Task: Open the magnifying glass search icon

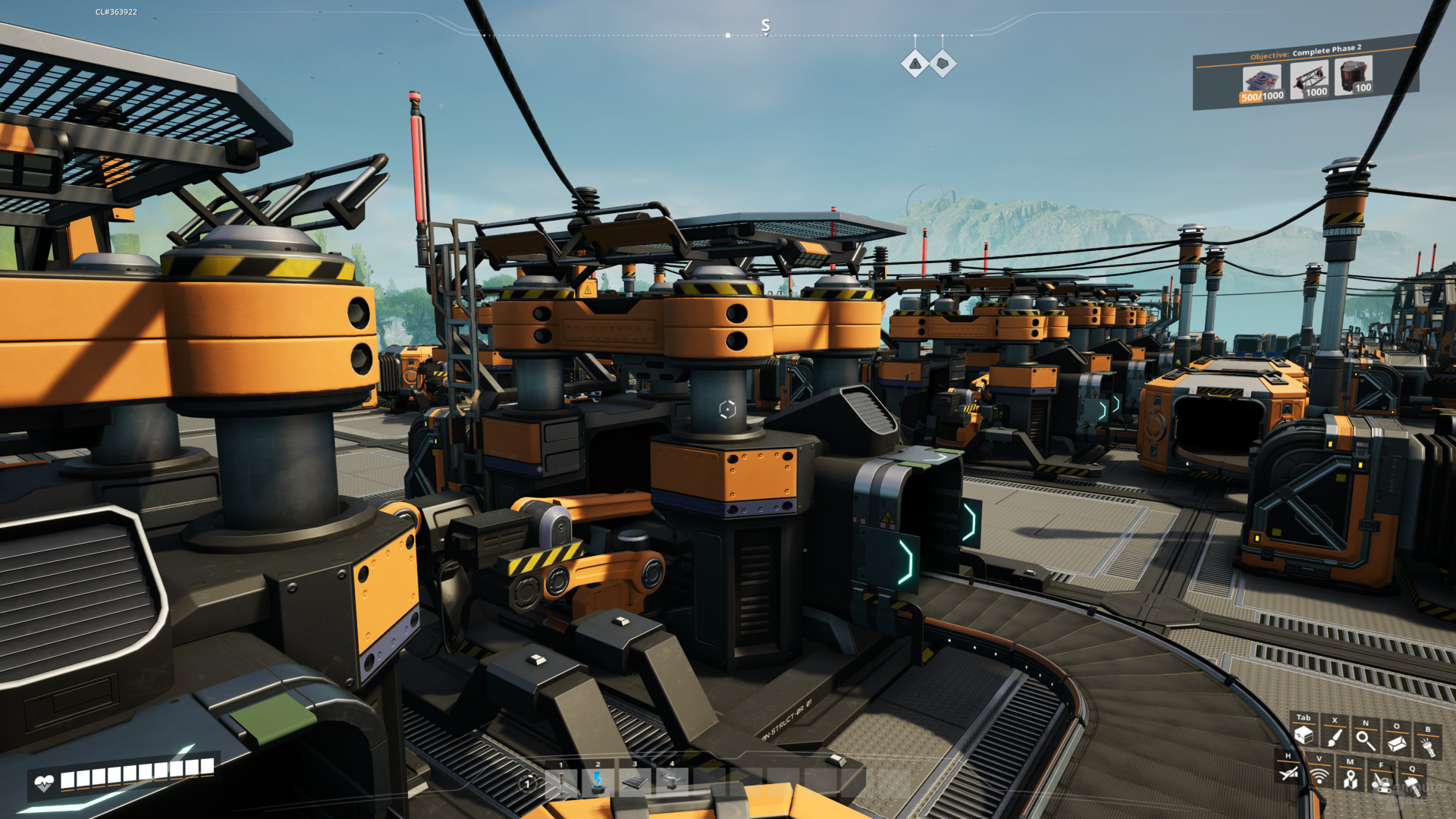Action: coord(1366,740)
